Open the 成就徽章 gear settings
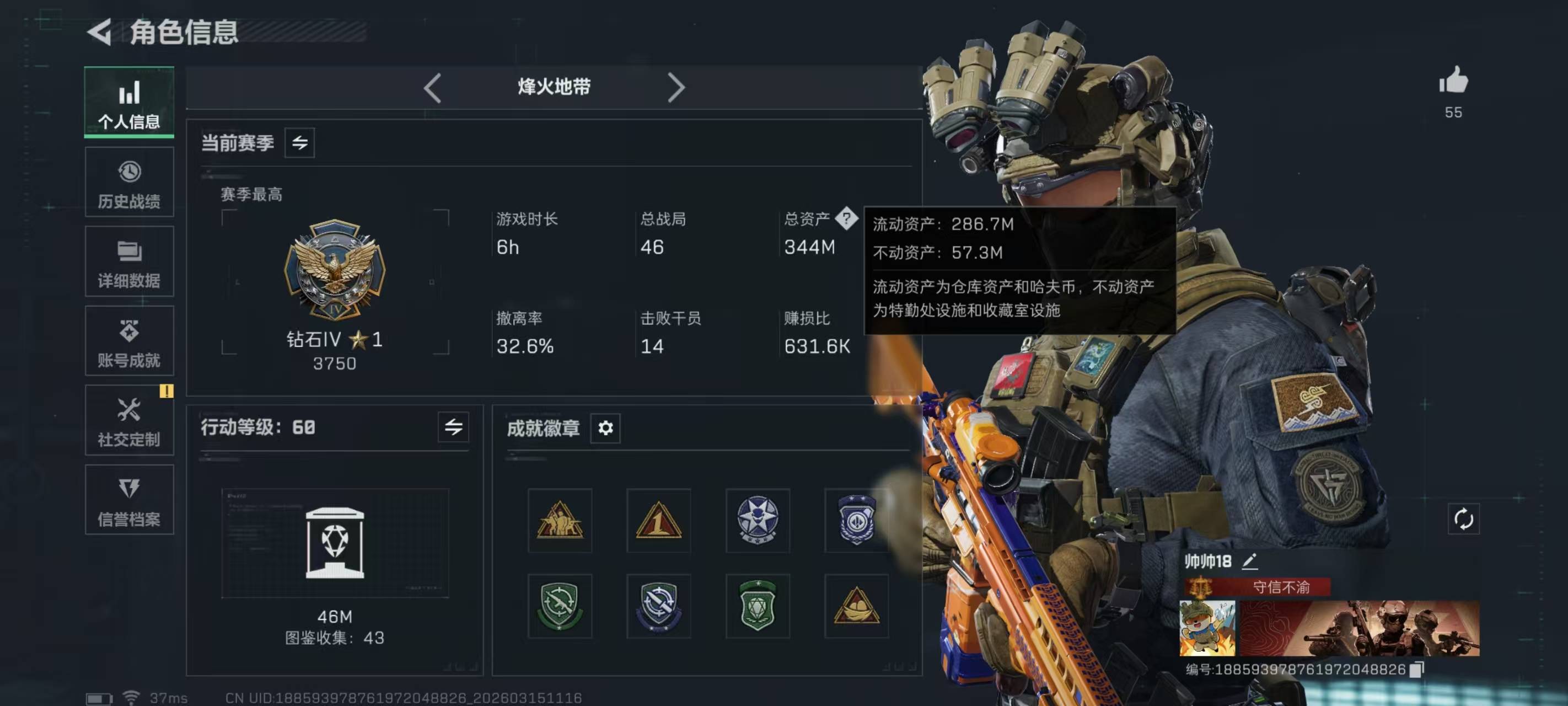Image resolution: width=1568 pixels, height=706 pixels. point(605,427)
